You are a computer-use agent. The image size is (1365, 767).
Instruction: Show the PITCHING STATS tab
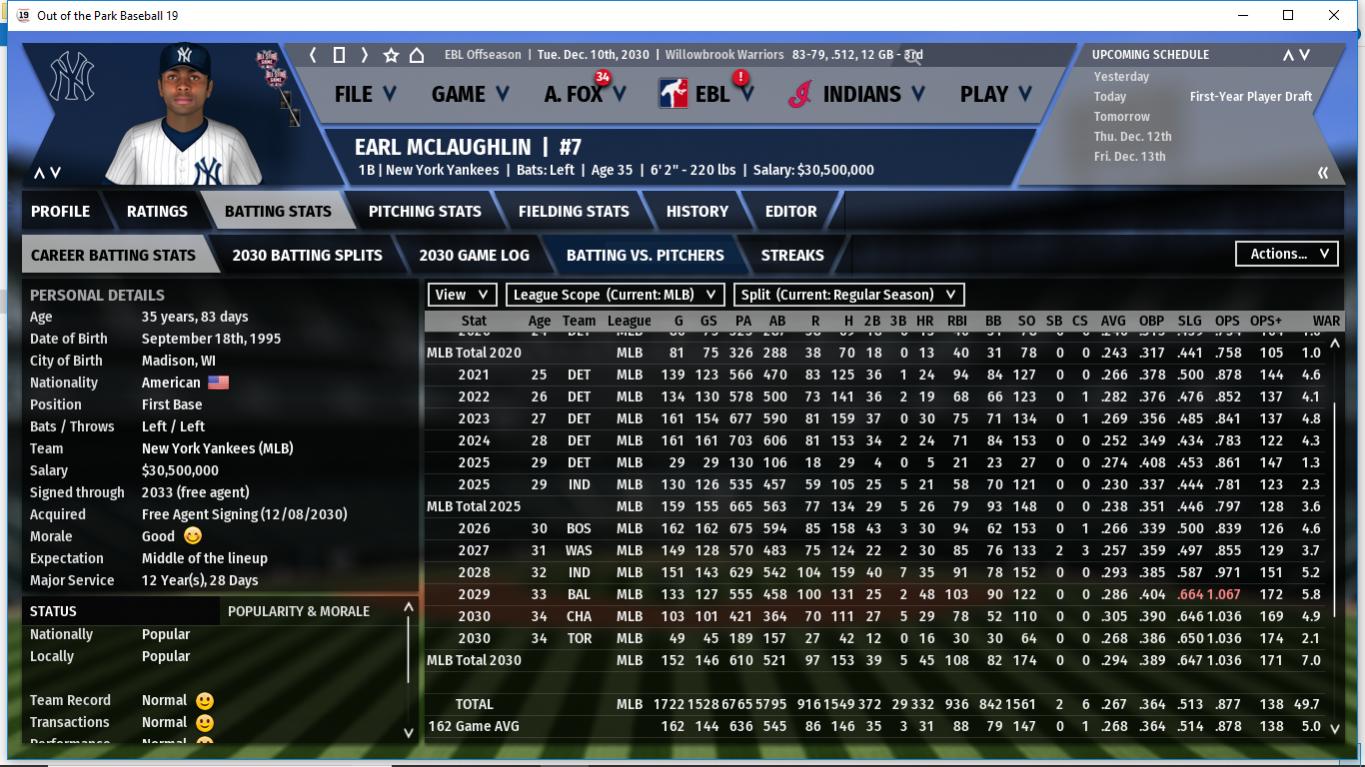[425, 211]
